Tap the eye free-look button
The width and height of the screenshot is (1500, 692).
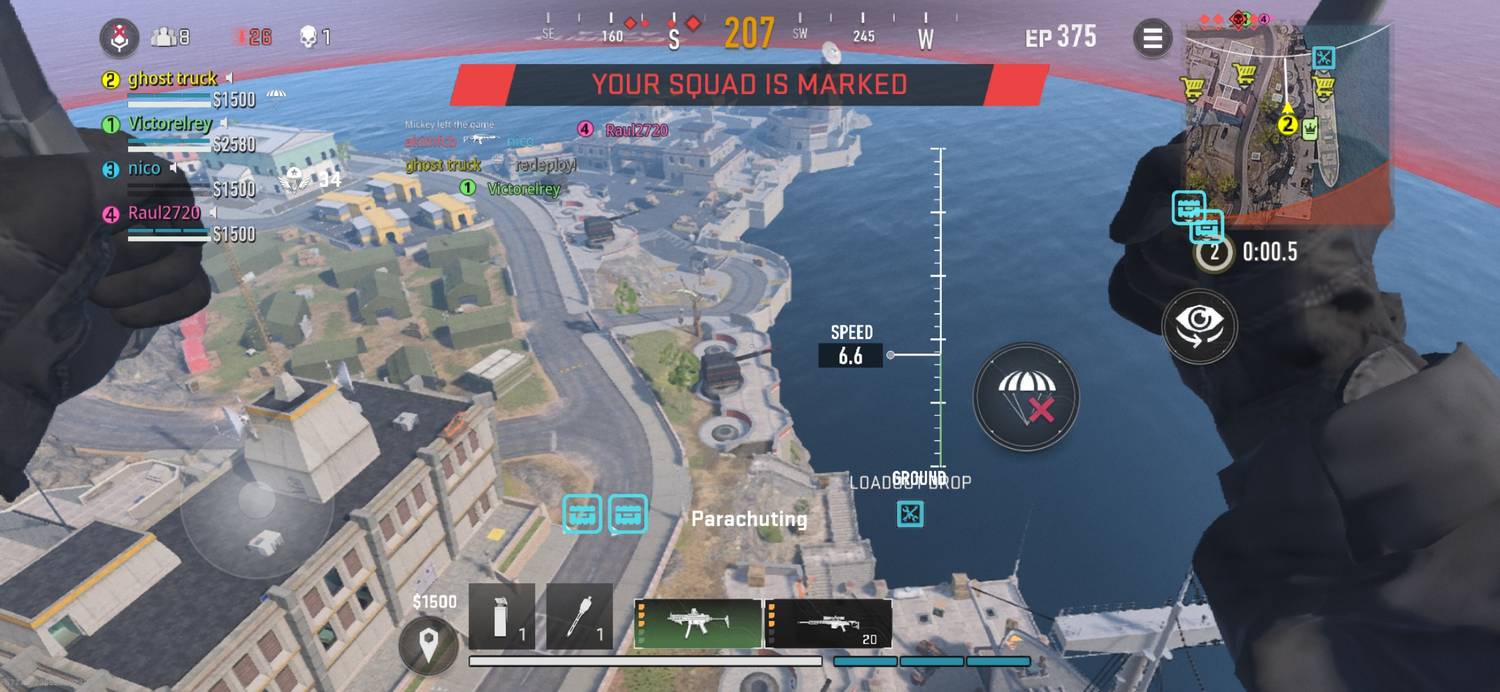1199,326
